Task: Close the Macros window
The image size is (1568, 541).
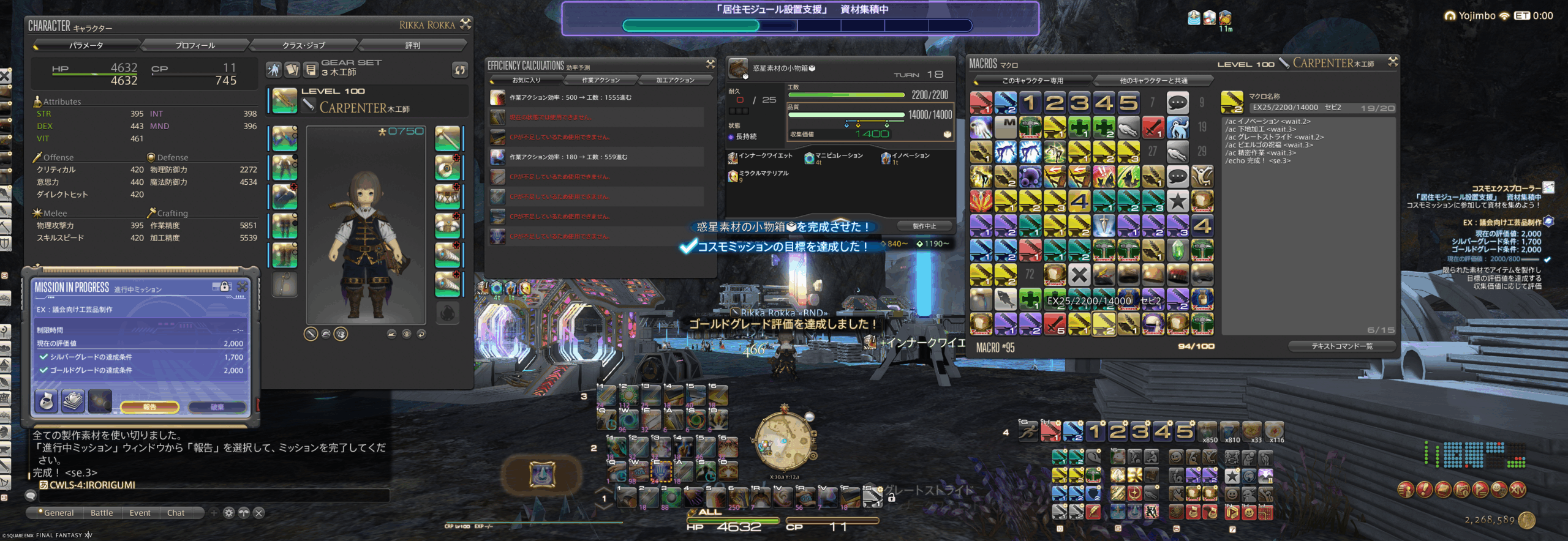Action: click(x=1393, y=62)
